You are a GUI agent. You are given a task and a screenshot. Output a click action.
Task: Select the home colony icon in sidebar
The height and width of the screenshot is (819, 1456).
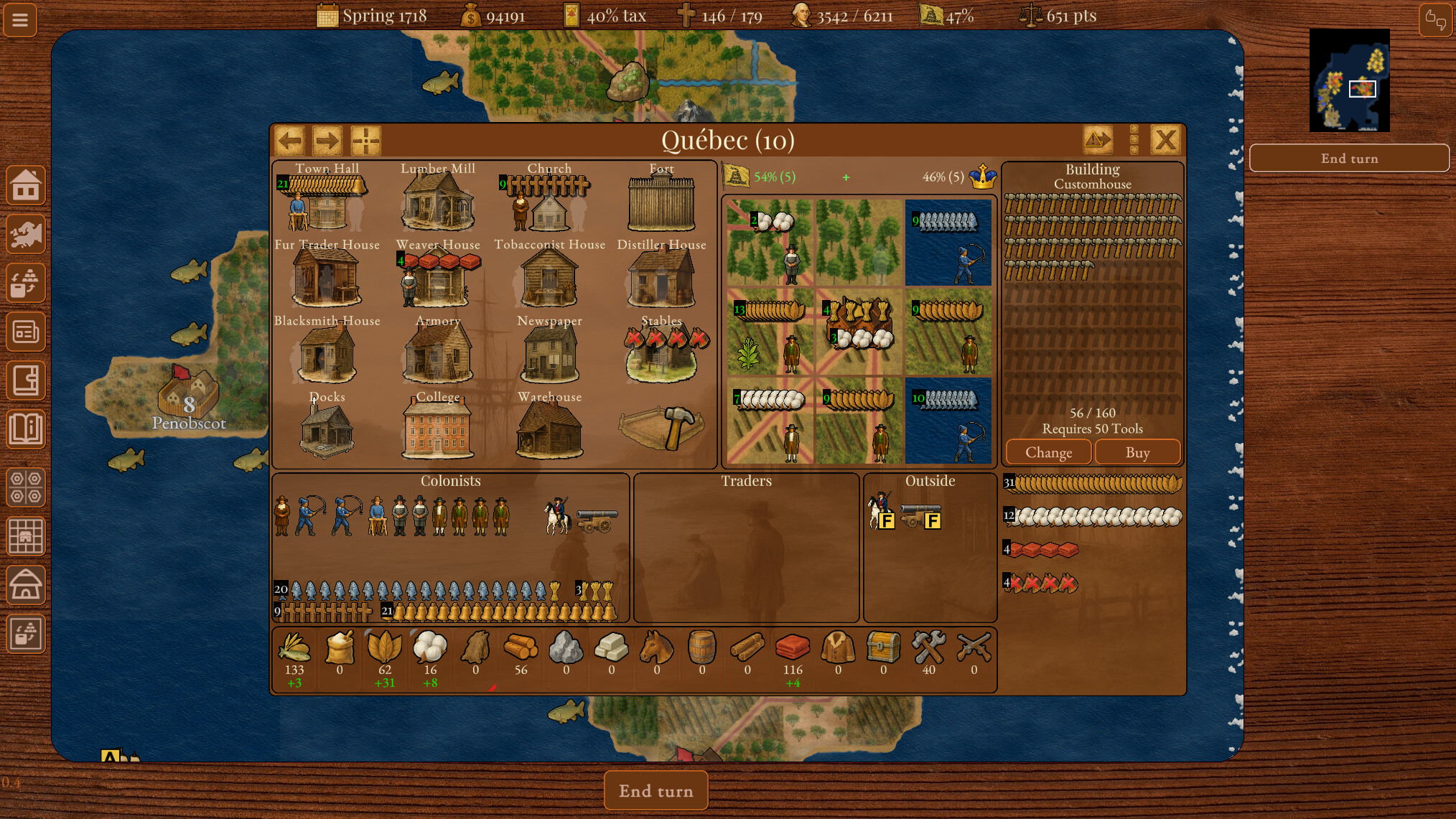27,186
